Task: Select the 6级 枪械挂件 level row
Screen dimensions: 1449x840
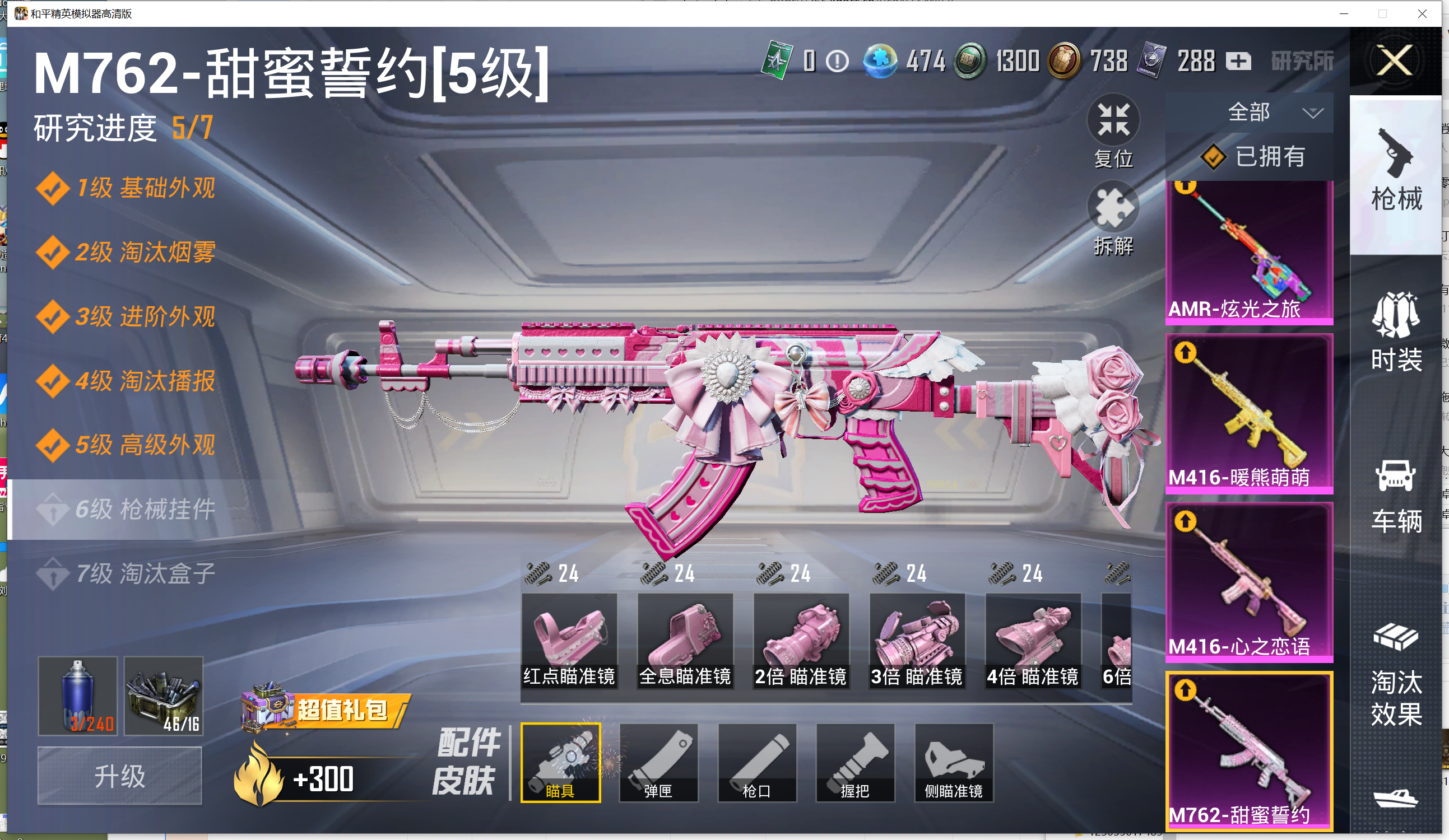Action: click(147, 509)
